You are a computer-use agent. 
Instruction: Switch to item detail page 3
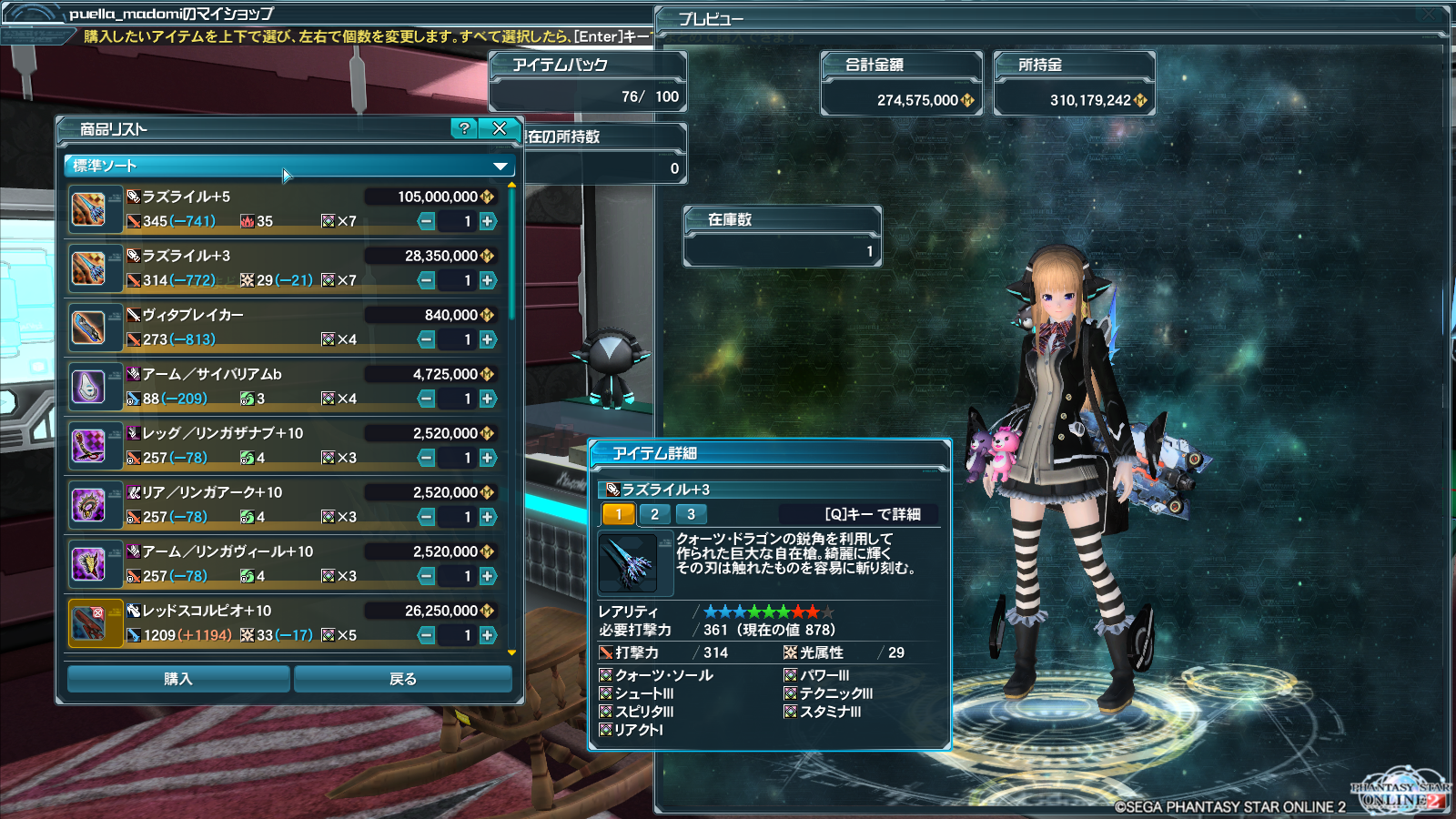tap(691, 514)
